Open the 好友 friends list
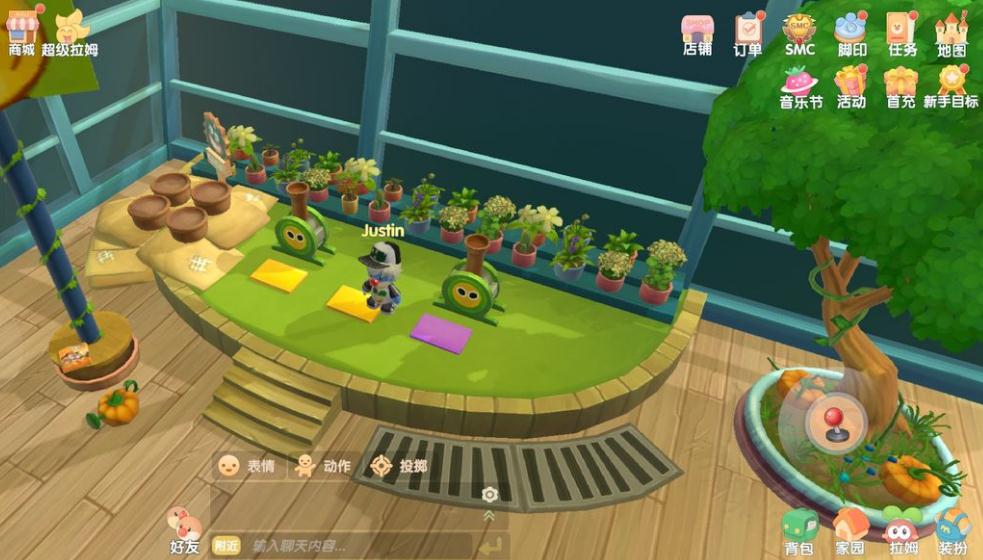Viewport: 983px width, 560px height. 184,530
